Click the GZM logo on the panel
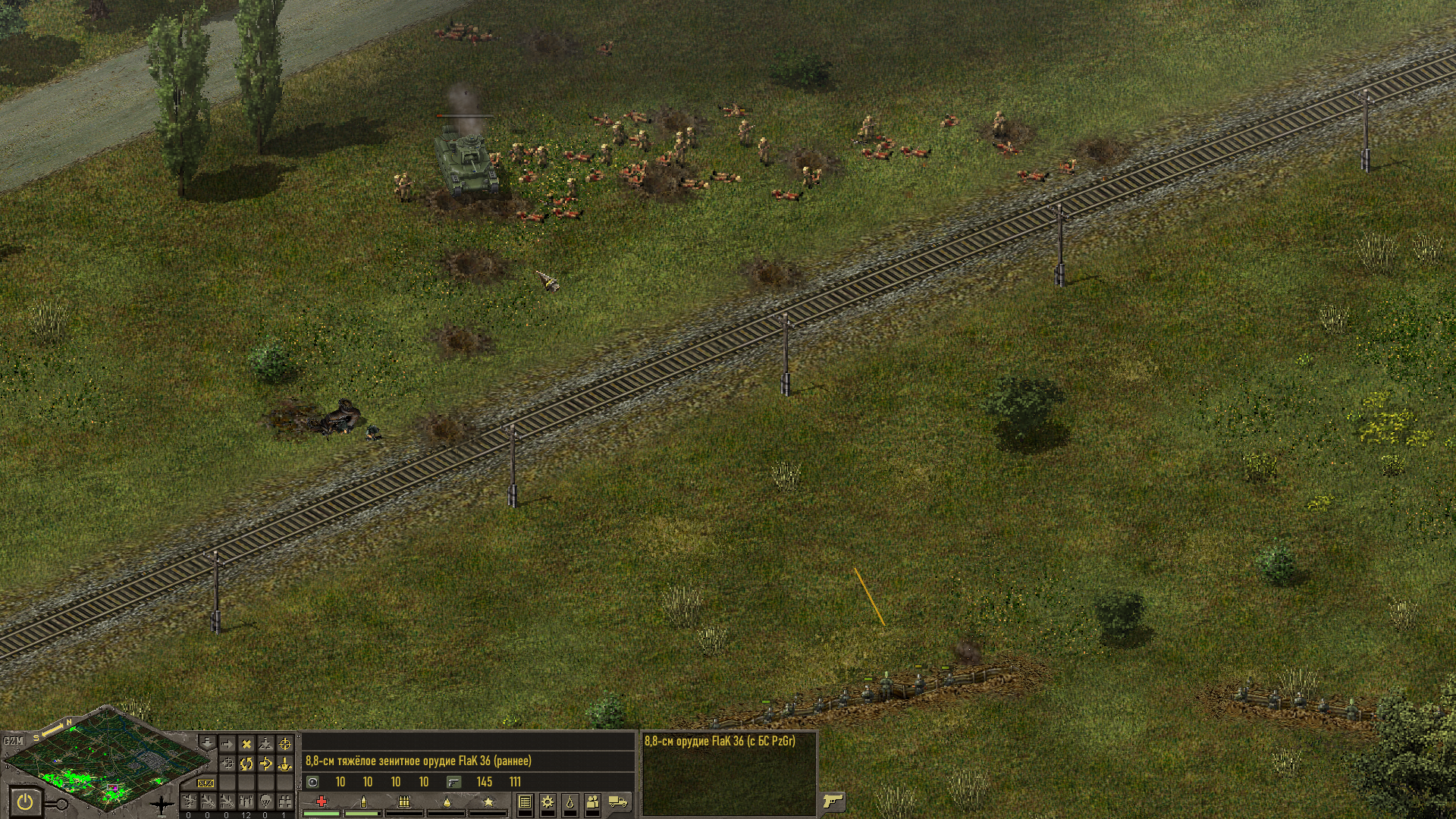The width and height of the screenshot is (1456, 819). [x=13, y=740]
